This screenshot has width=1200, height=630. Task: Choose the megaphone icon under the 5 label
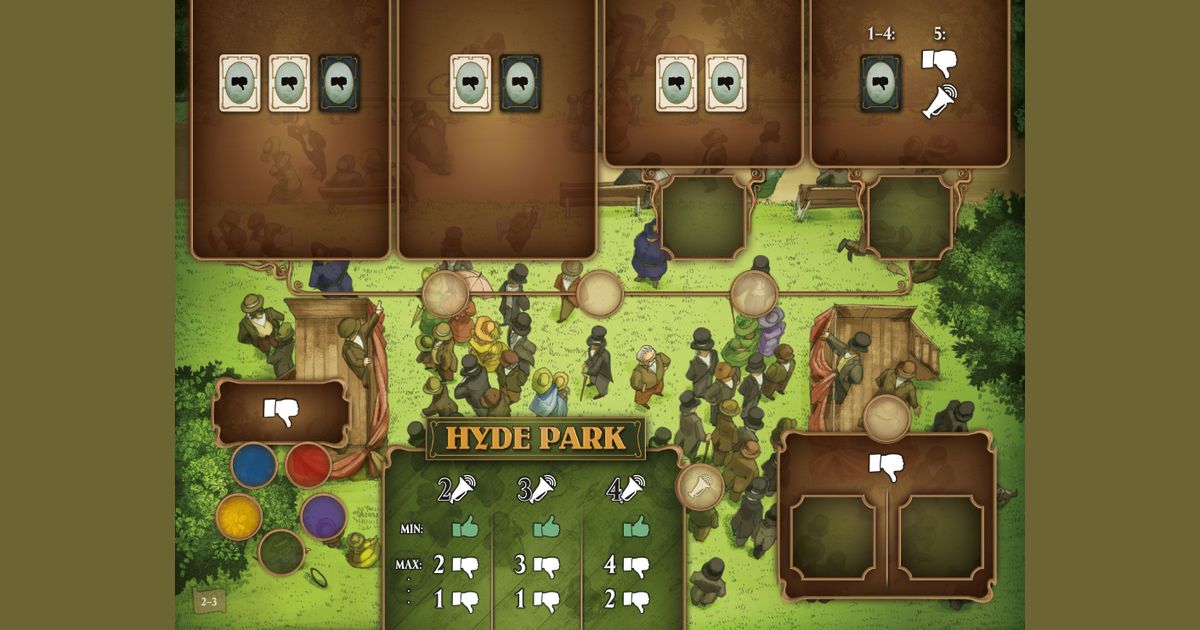[939, 102]
